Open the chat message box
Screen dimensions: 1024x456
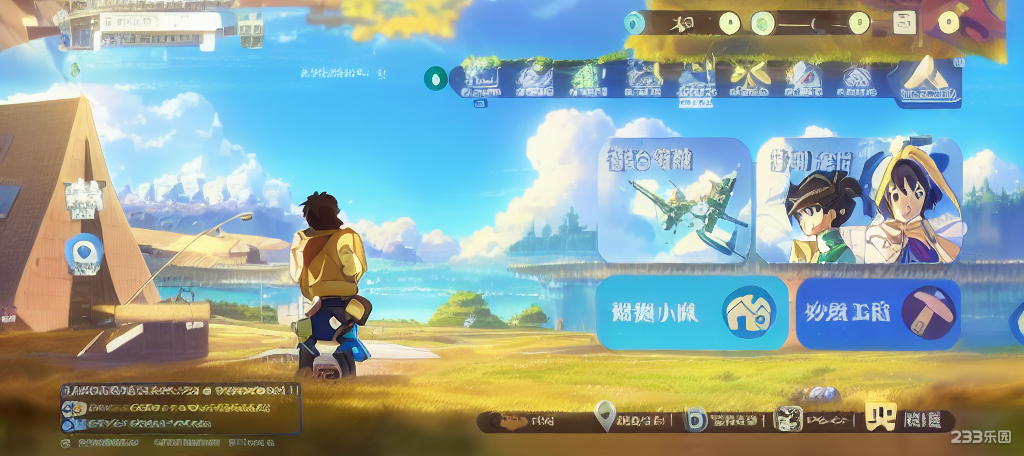pyautogui.click(x=180, y=409)
